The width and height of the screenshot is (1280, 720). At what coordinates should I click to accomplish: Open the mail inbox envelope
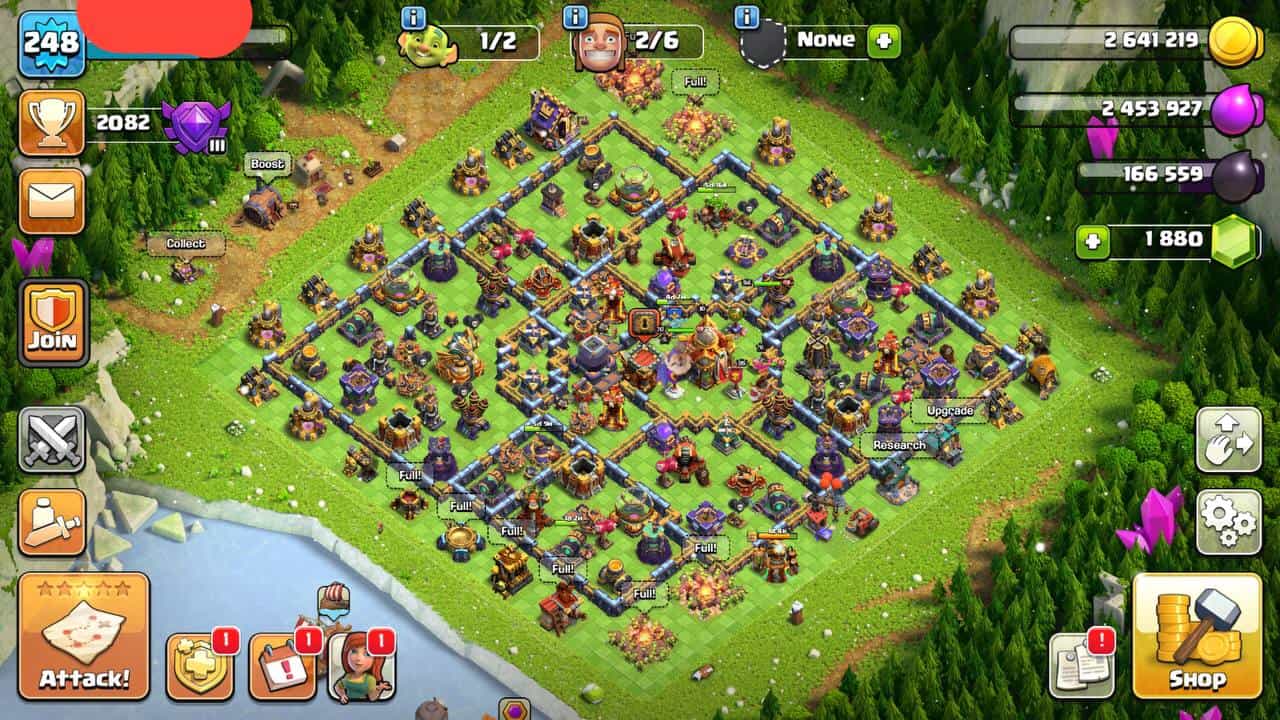(51, 201)
